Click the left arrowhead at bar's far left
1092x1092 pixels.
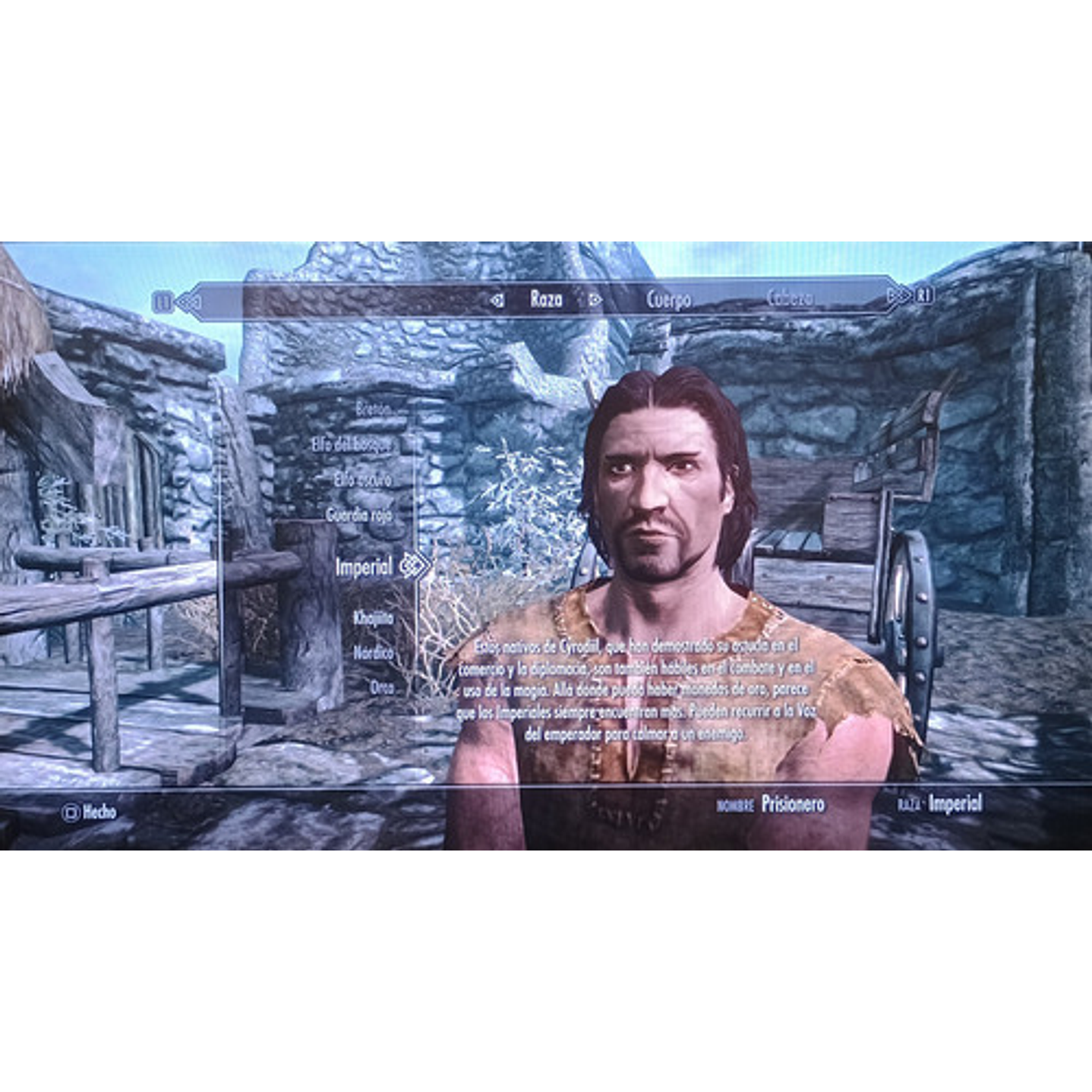click(190, 301)
